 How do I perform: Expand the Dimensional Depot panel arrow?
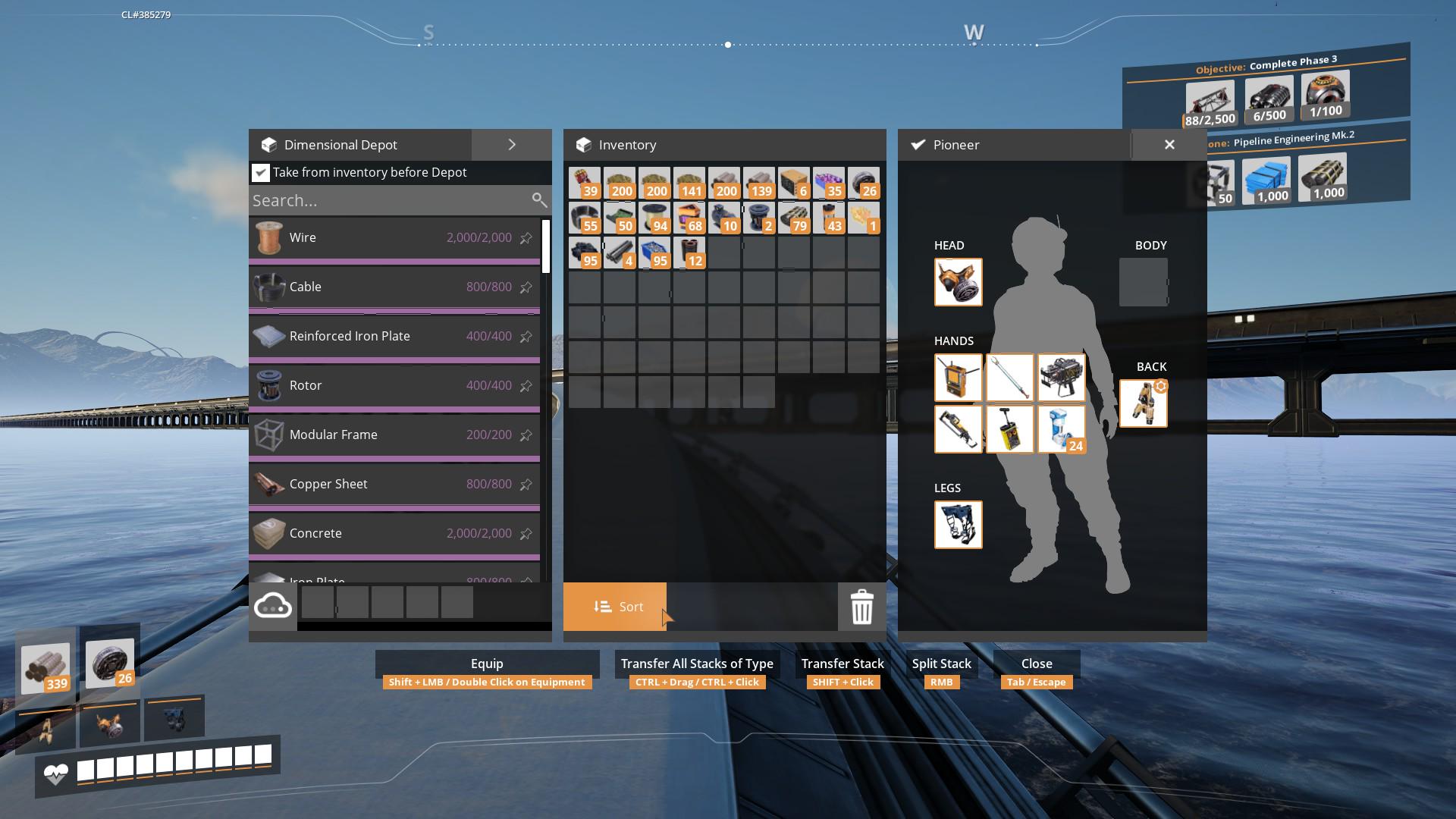512,144
